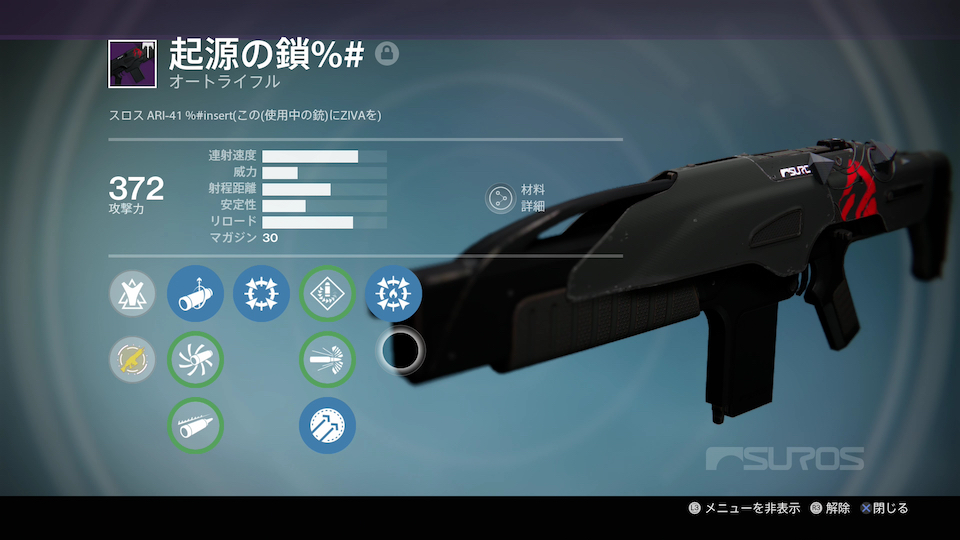960x540 pixels.
Task: Click the yellow rifle node
Action: [133, 360]
